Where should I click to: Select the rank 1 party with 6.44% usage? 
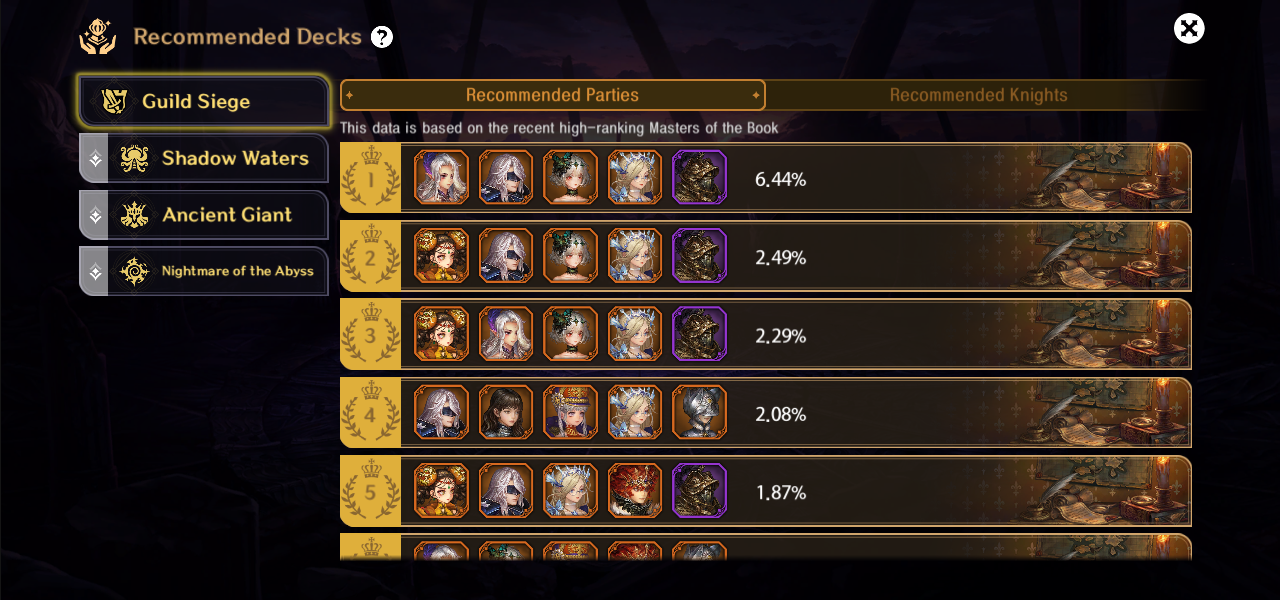point(900,178)
